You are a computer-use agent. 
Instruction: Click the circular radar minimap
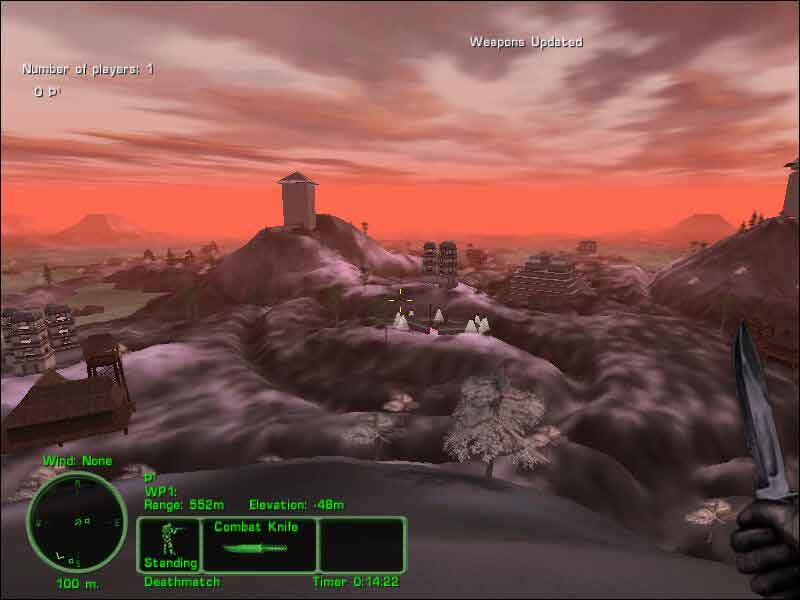click(x=76, y=521)
